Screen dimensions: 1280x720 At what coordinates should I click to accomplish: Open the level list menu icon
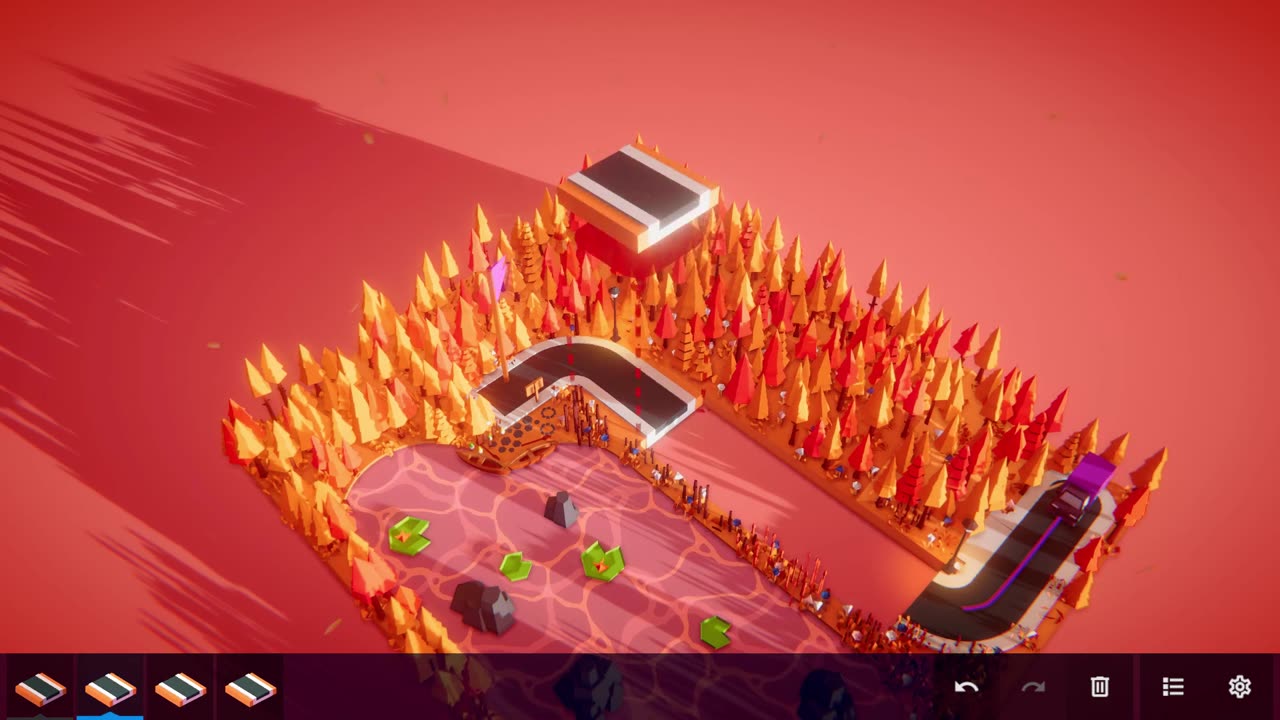click(1173, 687)
